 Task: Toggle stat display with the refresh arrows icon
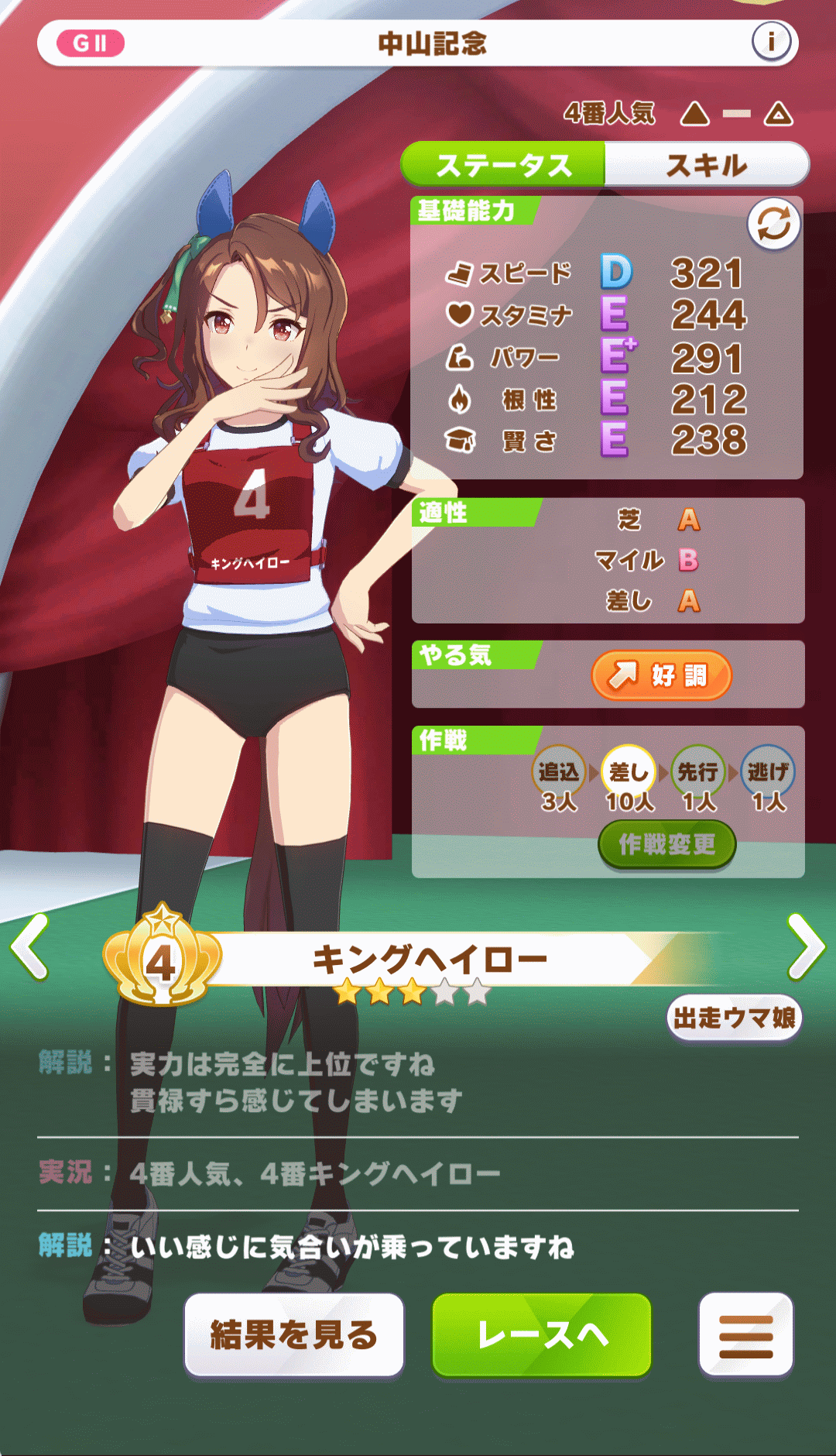click(773, 225)
